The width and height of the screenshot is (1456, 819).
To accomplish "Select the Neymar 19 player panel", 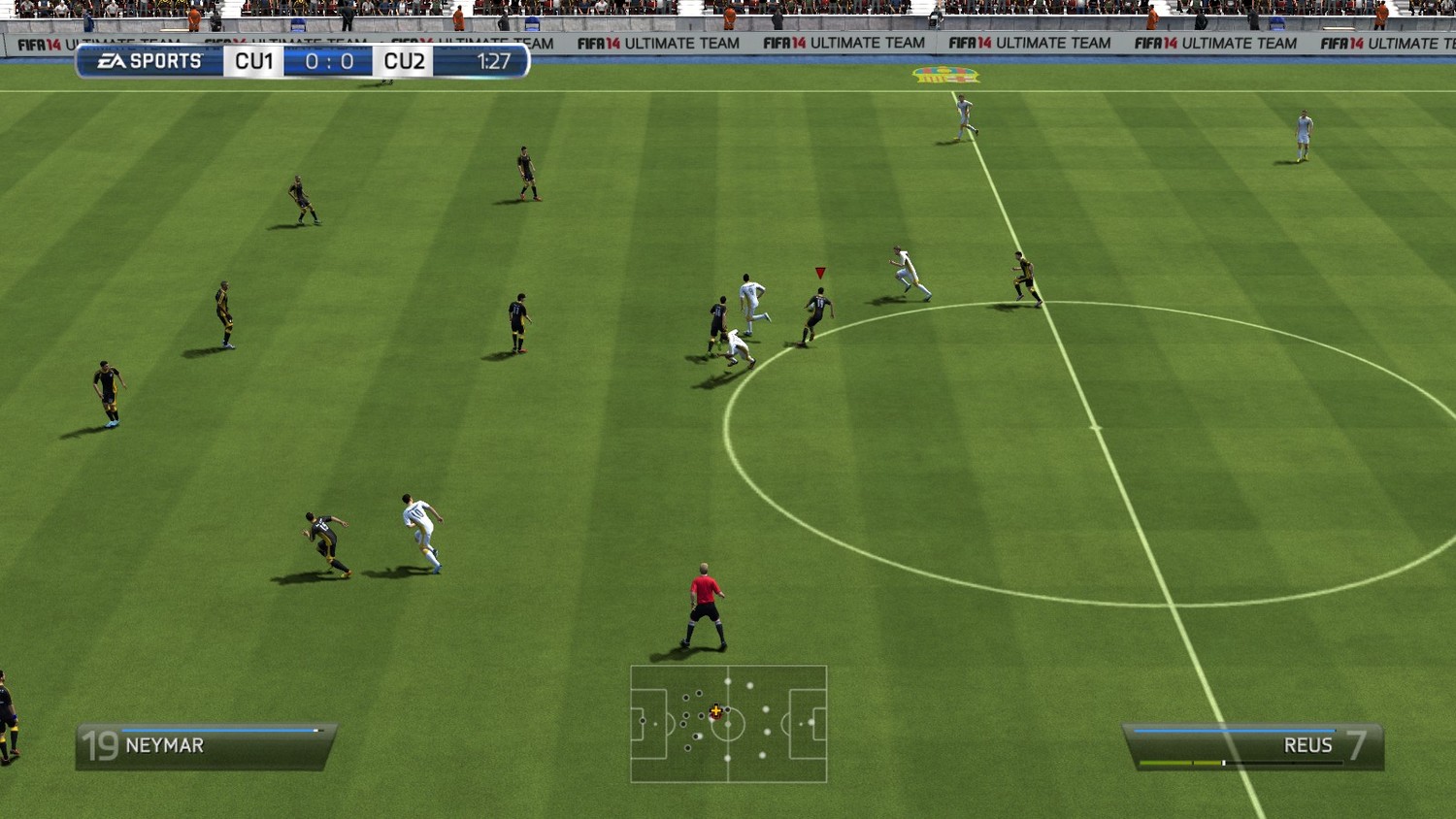I will [206, 745].
